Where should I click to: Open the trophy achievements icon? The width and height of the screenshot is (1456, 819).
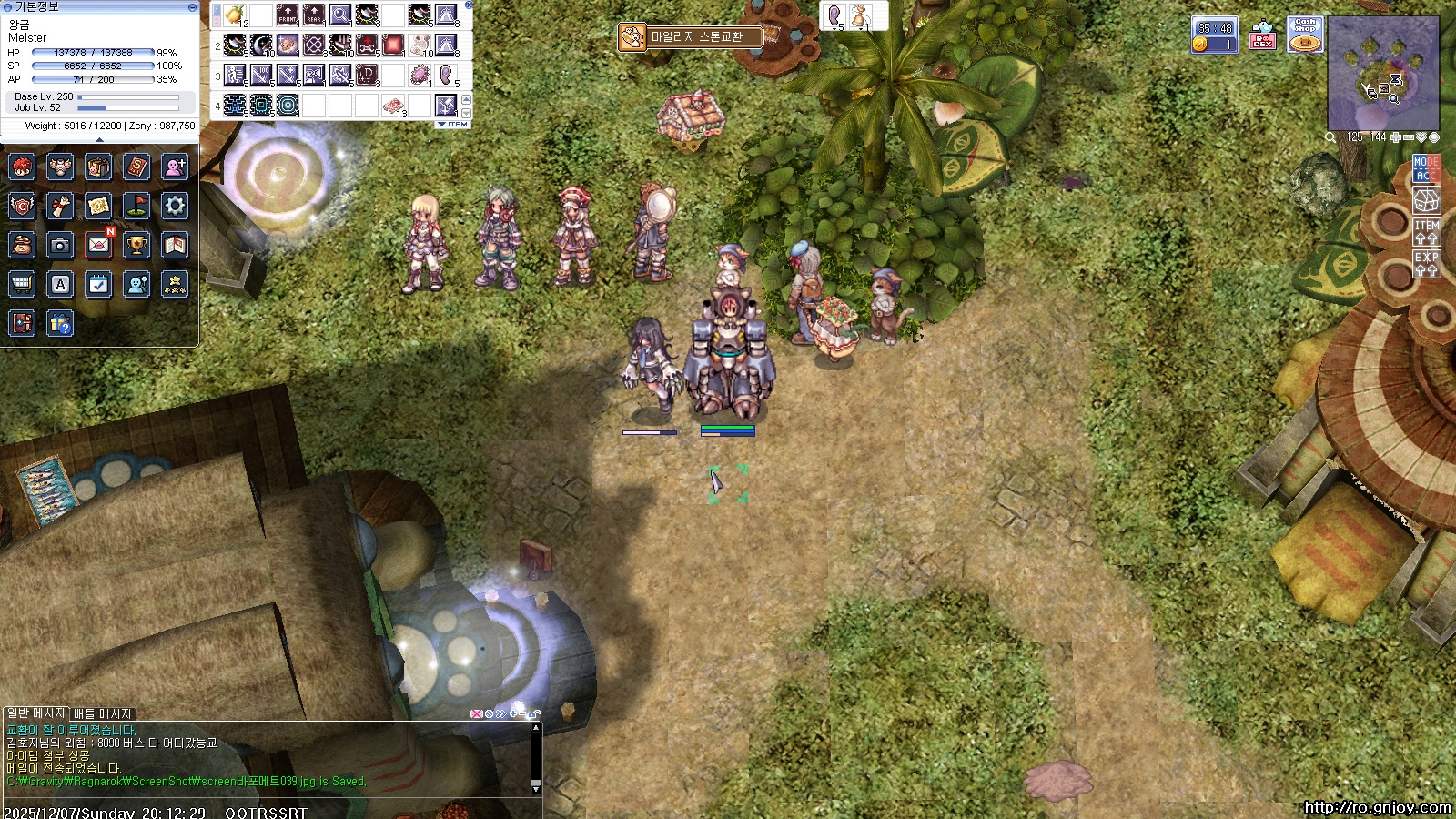click(136, 245)
